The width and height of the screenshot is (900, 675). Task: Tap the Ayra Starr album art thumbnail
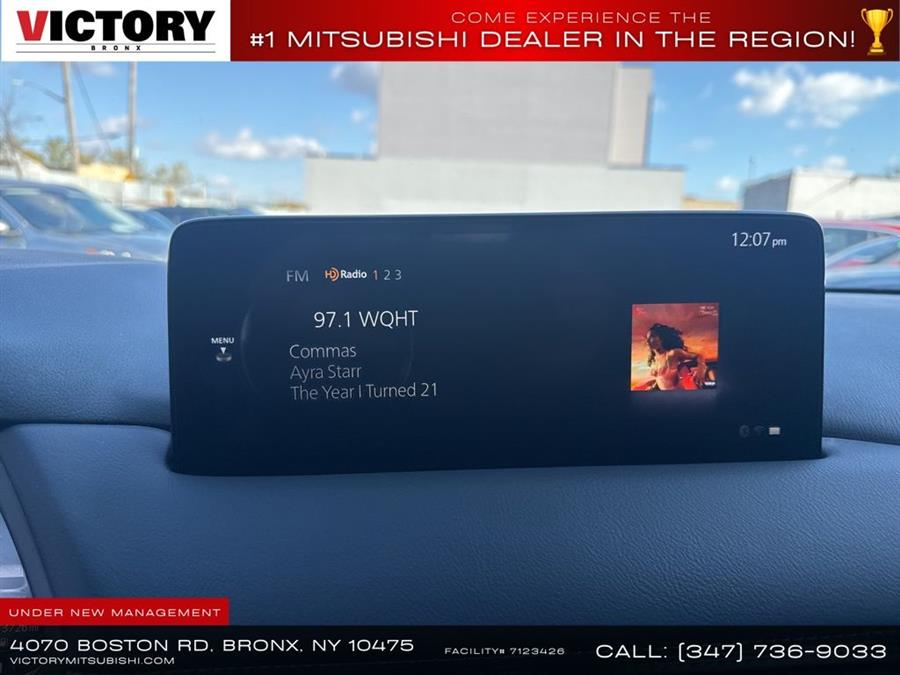pyautogui.click(x=674, y=347)
